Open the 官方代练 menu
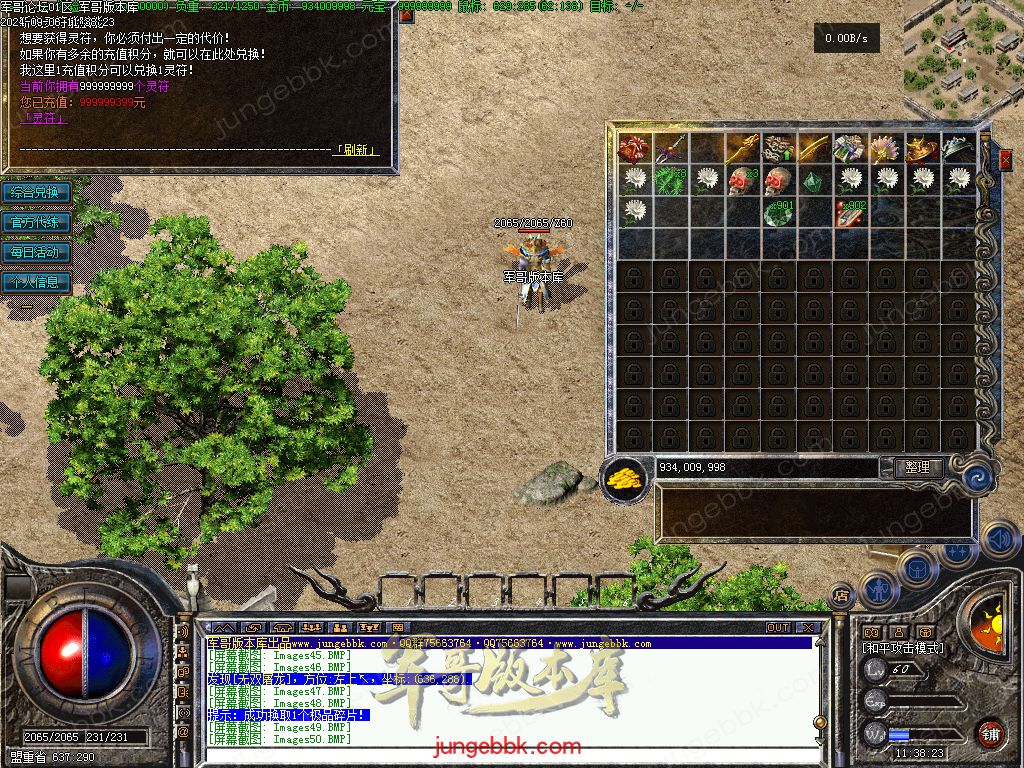1024x768 pixels. pos(36,222)
